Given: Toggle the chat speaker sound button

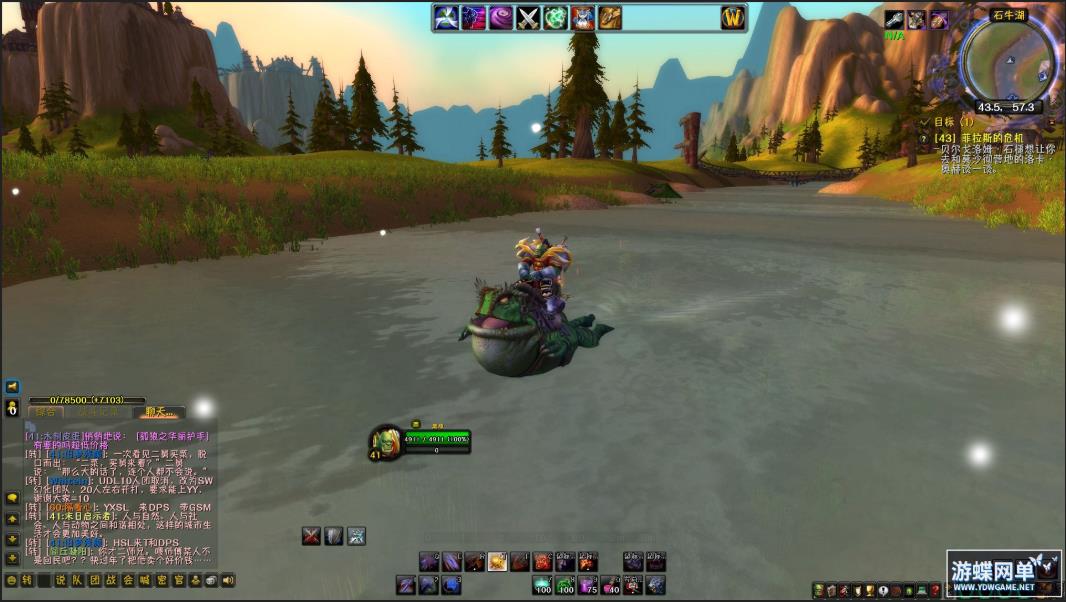Looking at the screenshot, I should click(x=228, y=580).
